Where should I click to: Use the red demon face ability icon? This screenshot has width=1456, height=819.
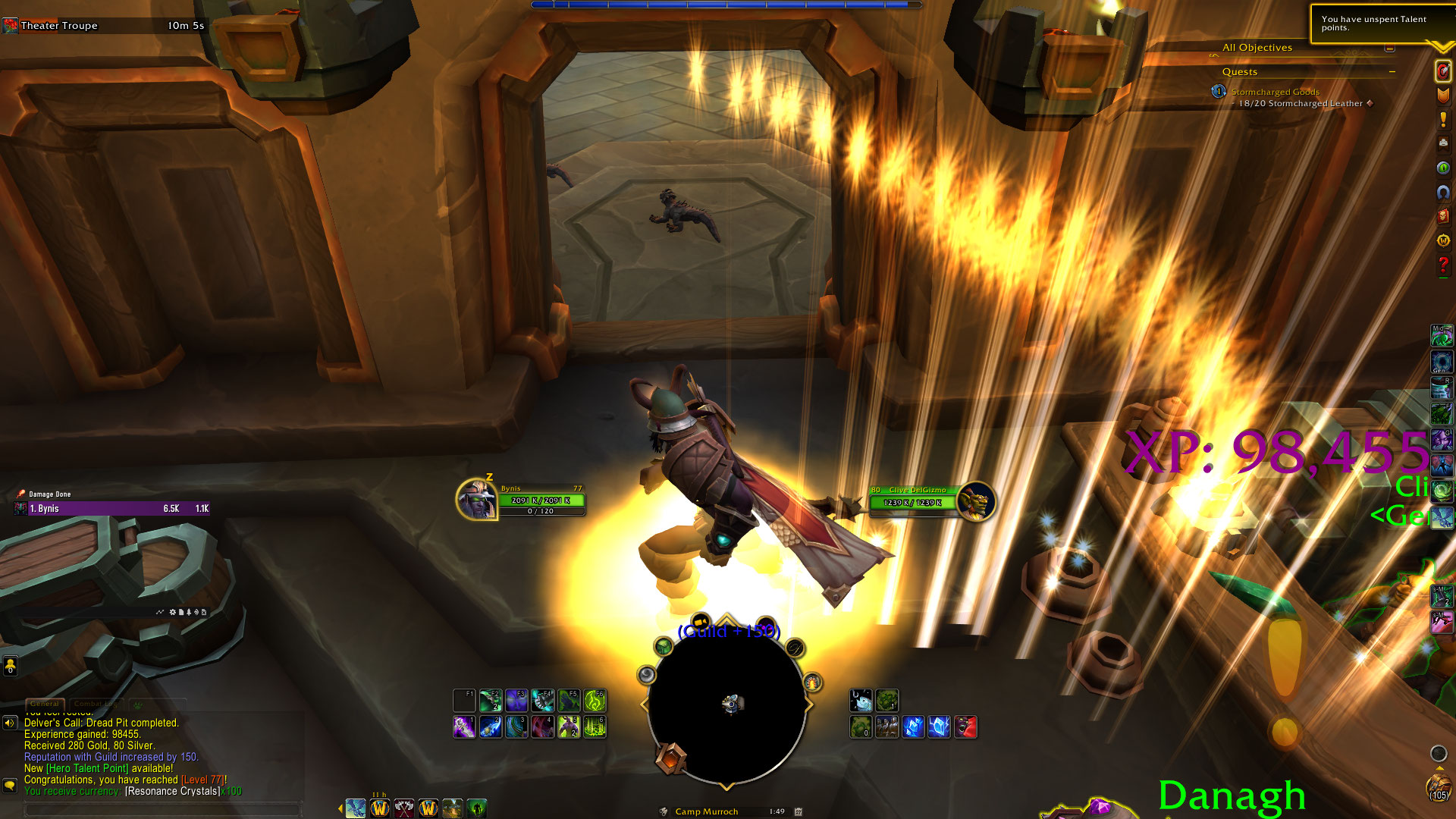[x=965, y=727]
